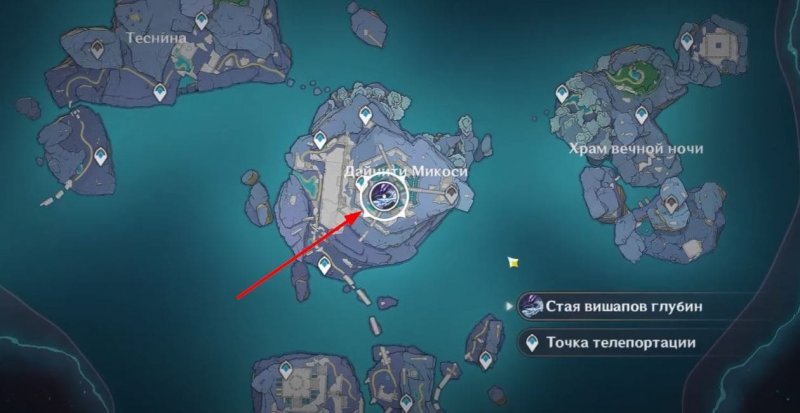Pick the waypoint on the small western islet

pos(101,155)
